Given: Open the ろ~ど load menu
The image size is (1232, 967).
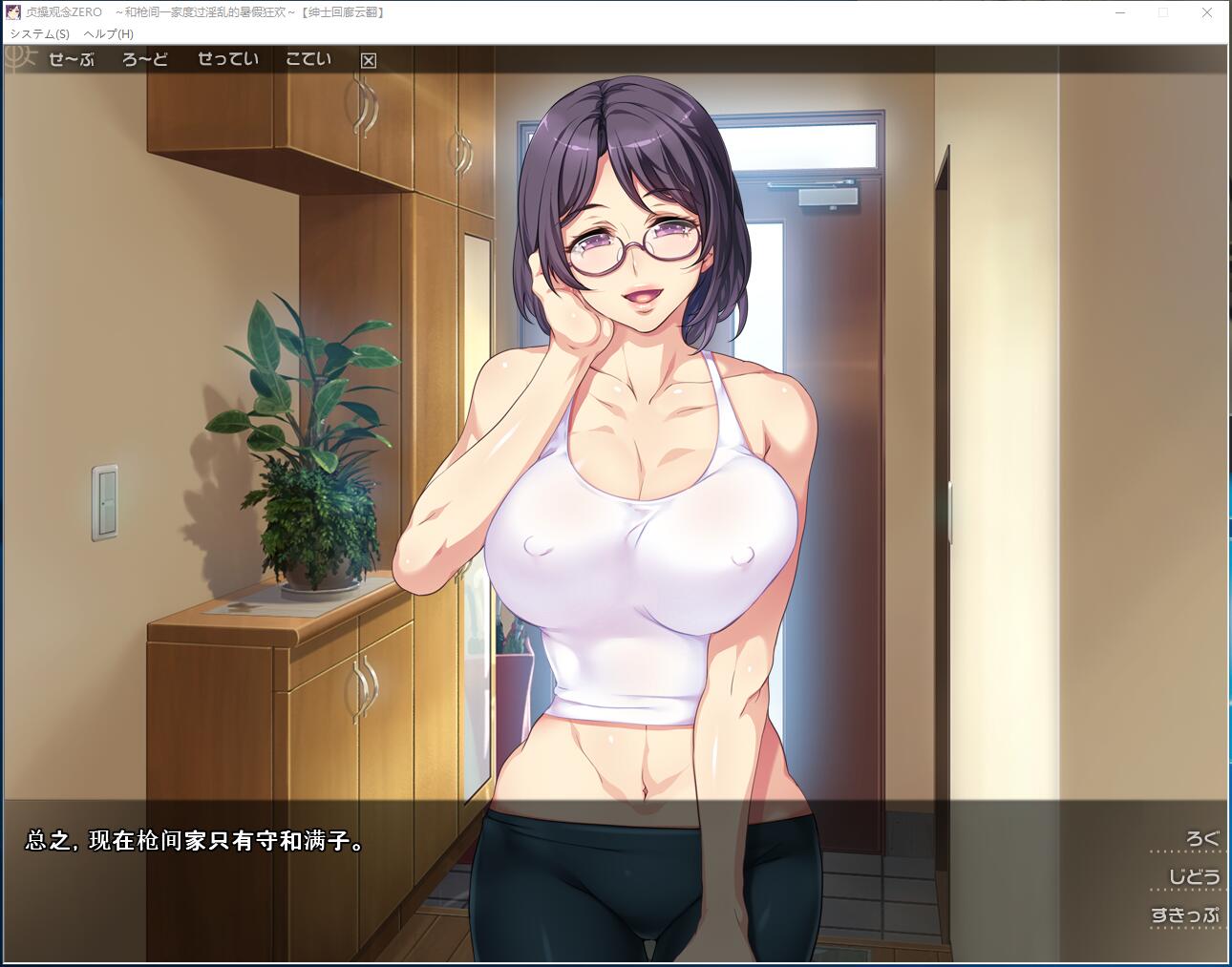Looking at the screenshot, I should pos(145,59).
